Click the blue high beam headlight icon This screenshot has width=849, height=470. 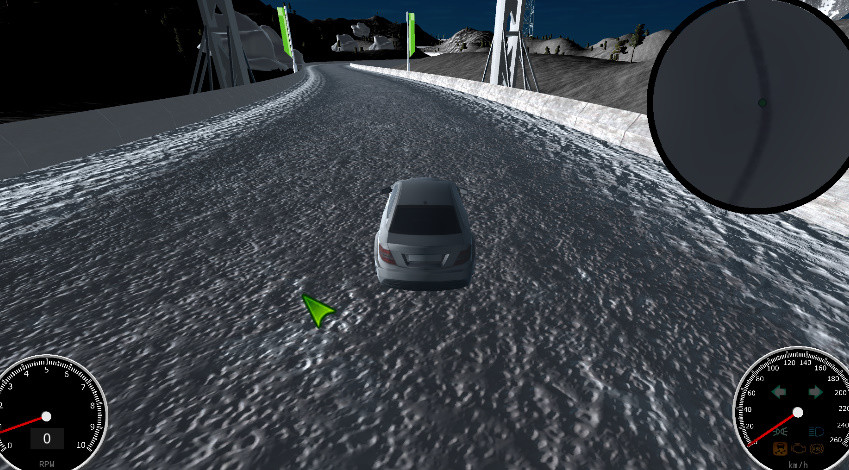[816, 432]
